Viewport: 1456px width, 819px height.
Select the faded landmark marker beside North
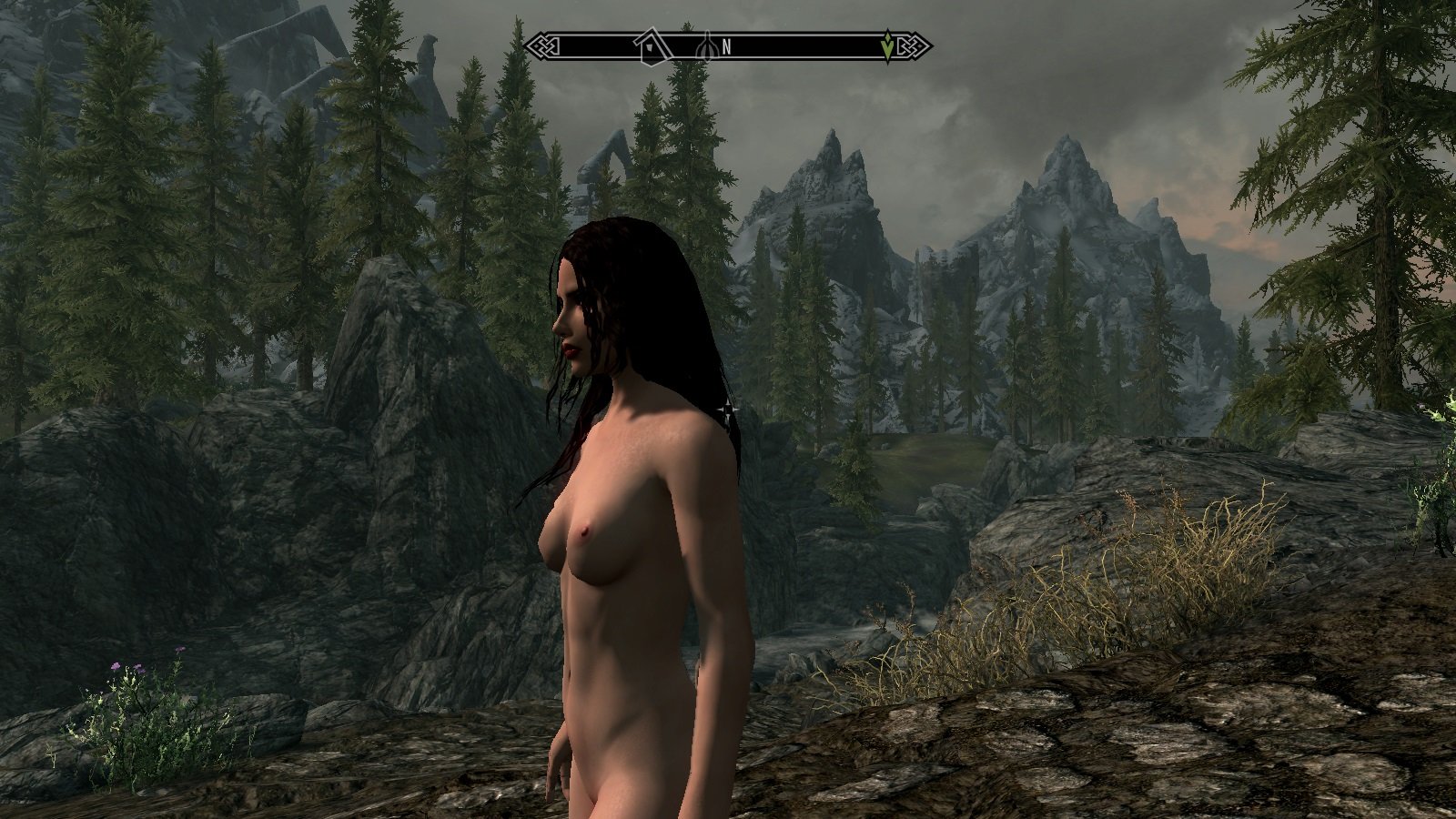click(x=706, y=45)
